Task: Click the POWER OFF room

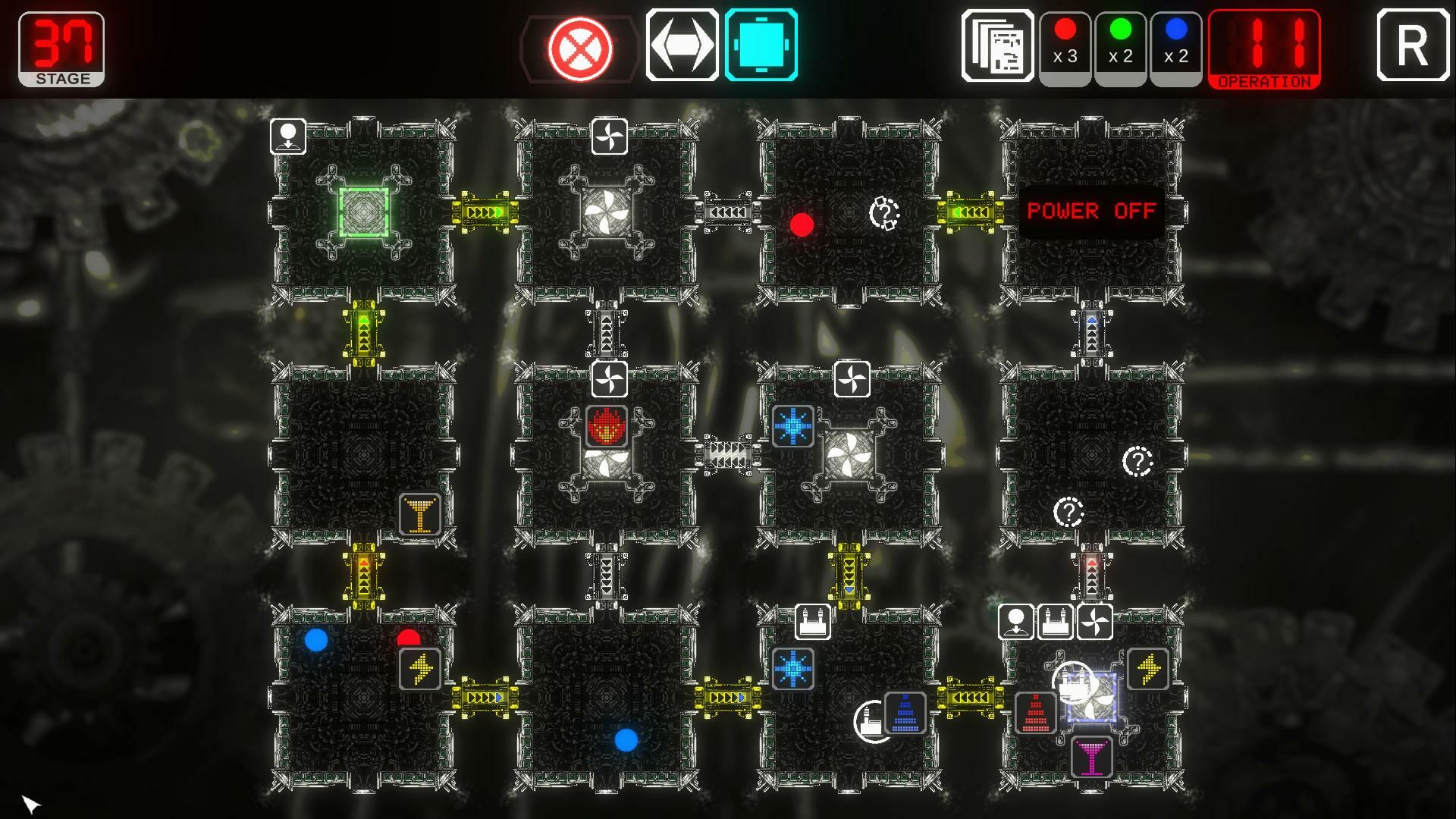Action: tap(1090, 212)
